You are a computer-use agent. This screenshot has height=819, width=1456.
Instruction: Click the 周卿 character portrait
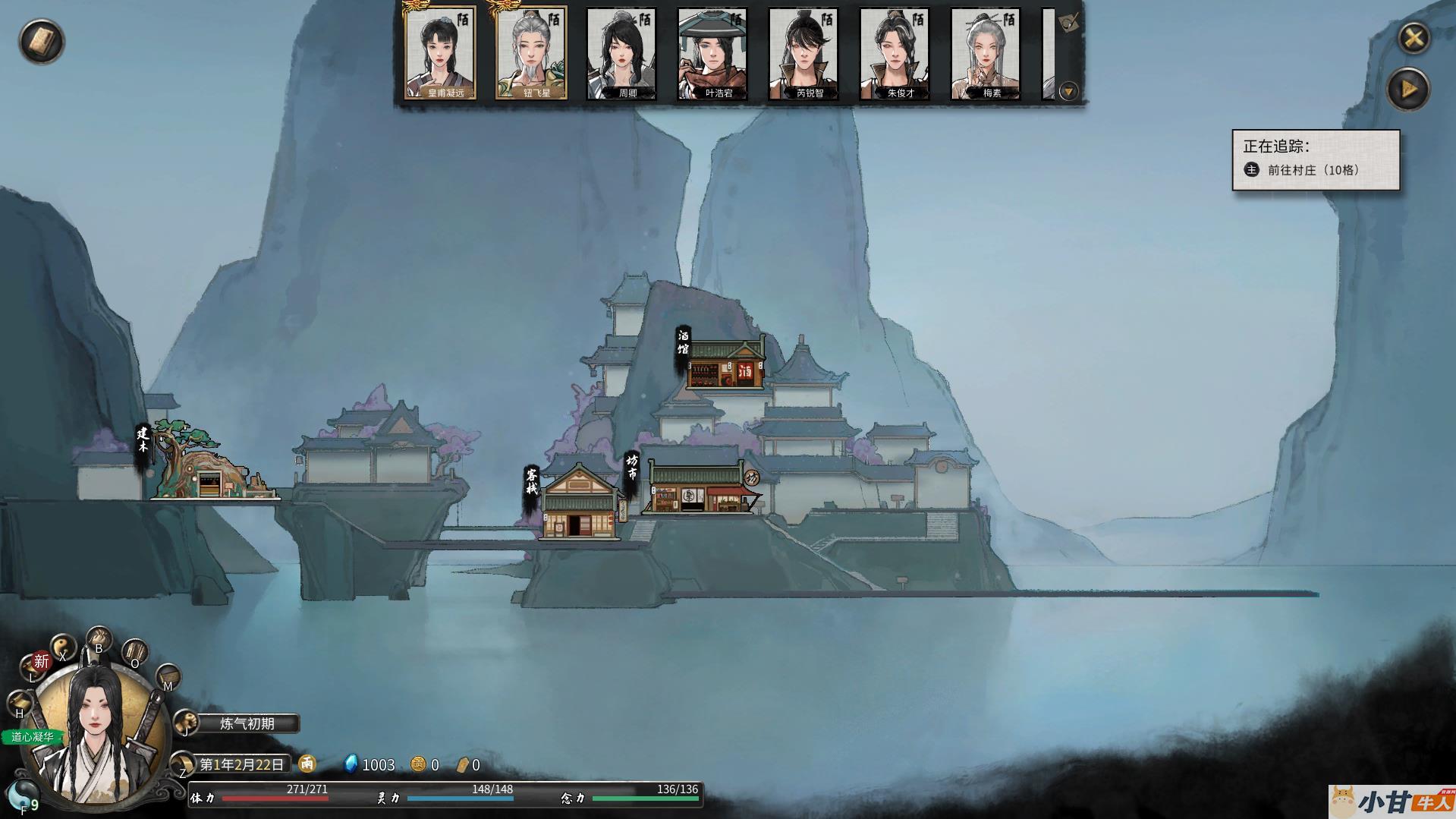(621, 53)
